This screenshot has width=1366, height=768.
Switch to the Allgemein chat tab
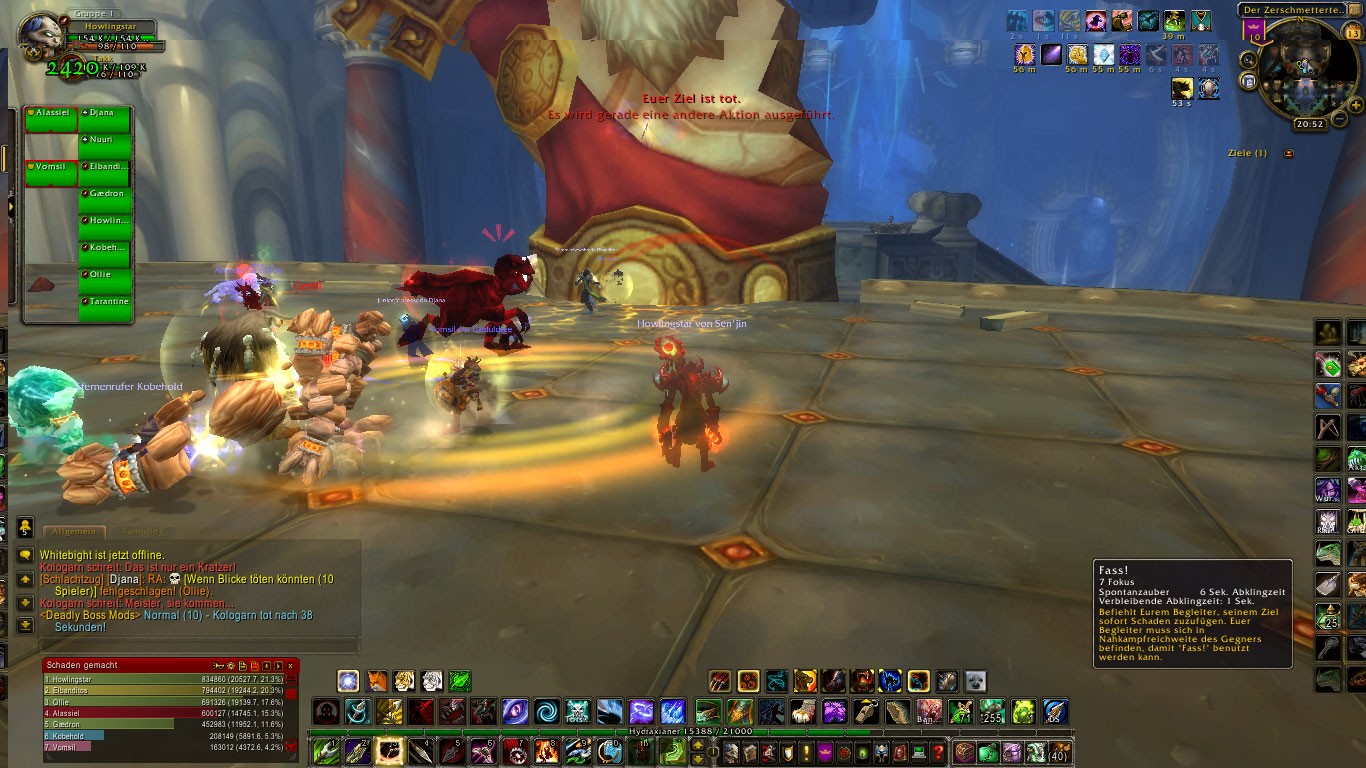[x=74, y=532]
